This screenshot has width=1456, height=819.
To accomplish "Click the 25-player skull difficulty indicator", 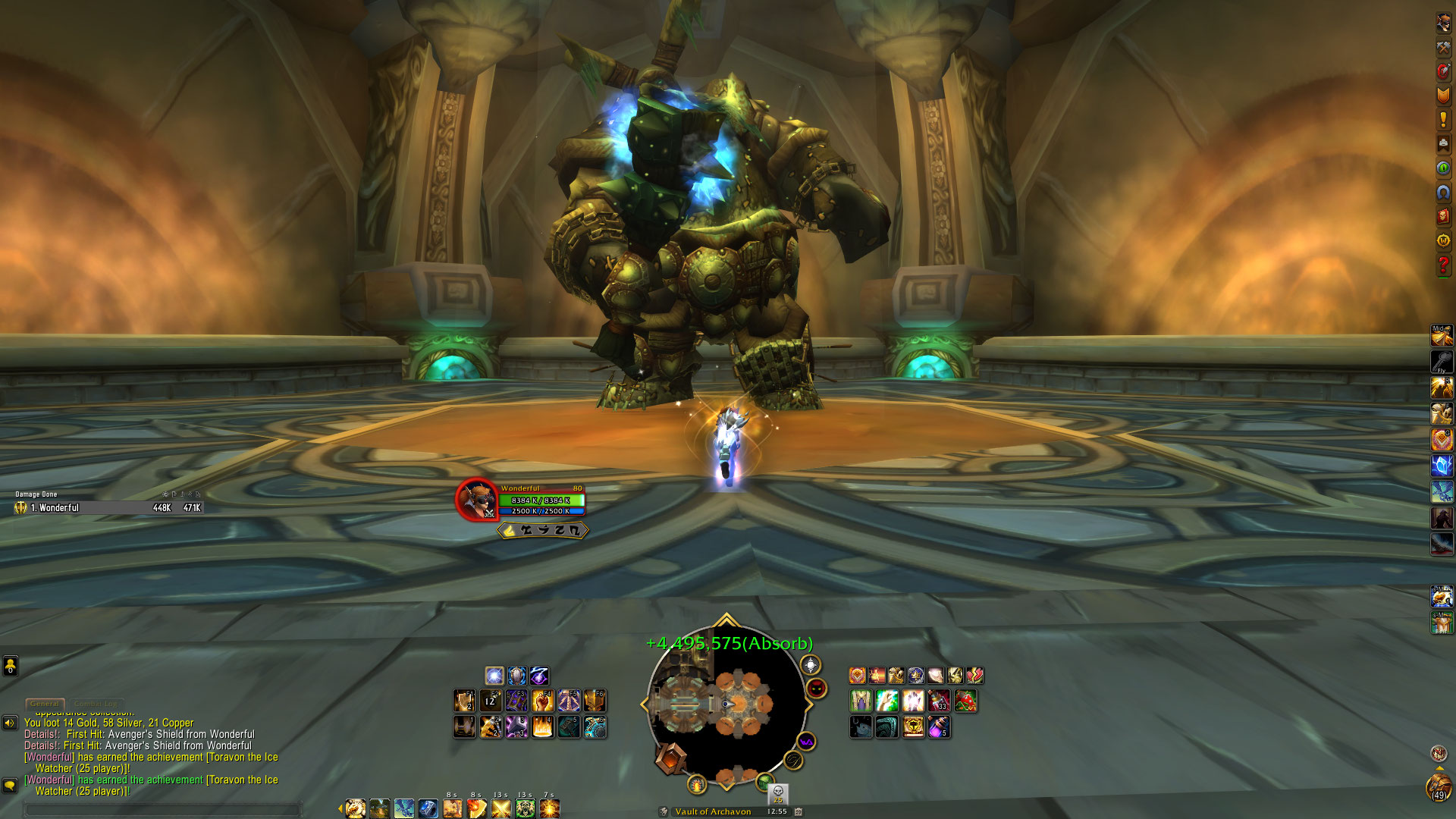I will click(x=777, y=793).
